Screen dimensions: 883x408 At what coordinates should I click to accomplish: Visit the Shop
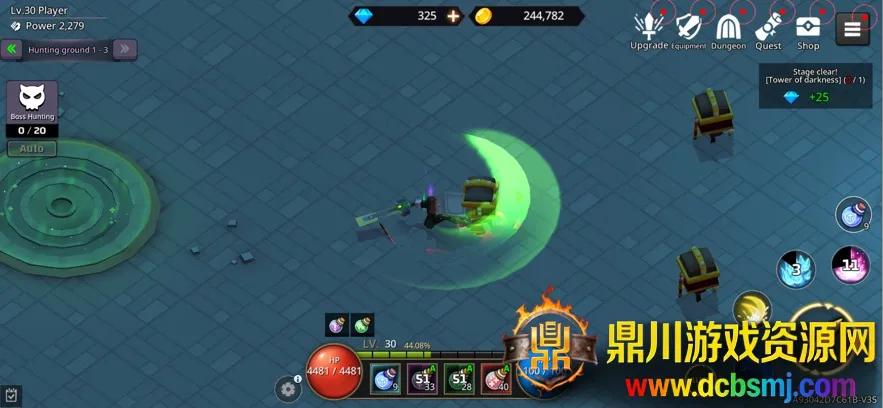(808, 28)
